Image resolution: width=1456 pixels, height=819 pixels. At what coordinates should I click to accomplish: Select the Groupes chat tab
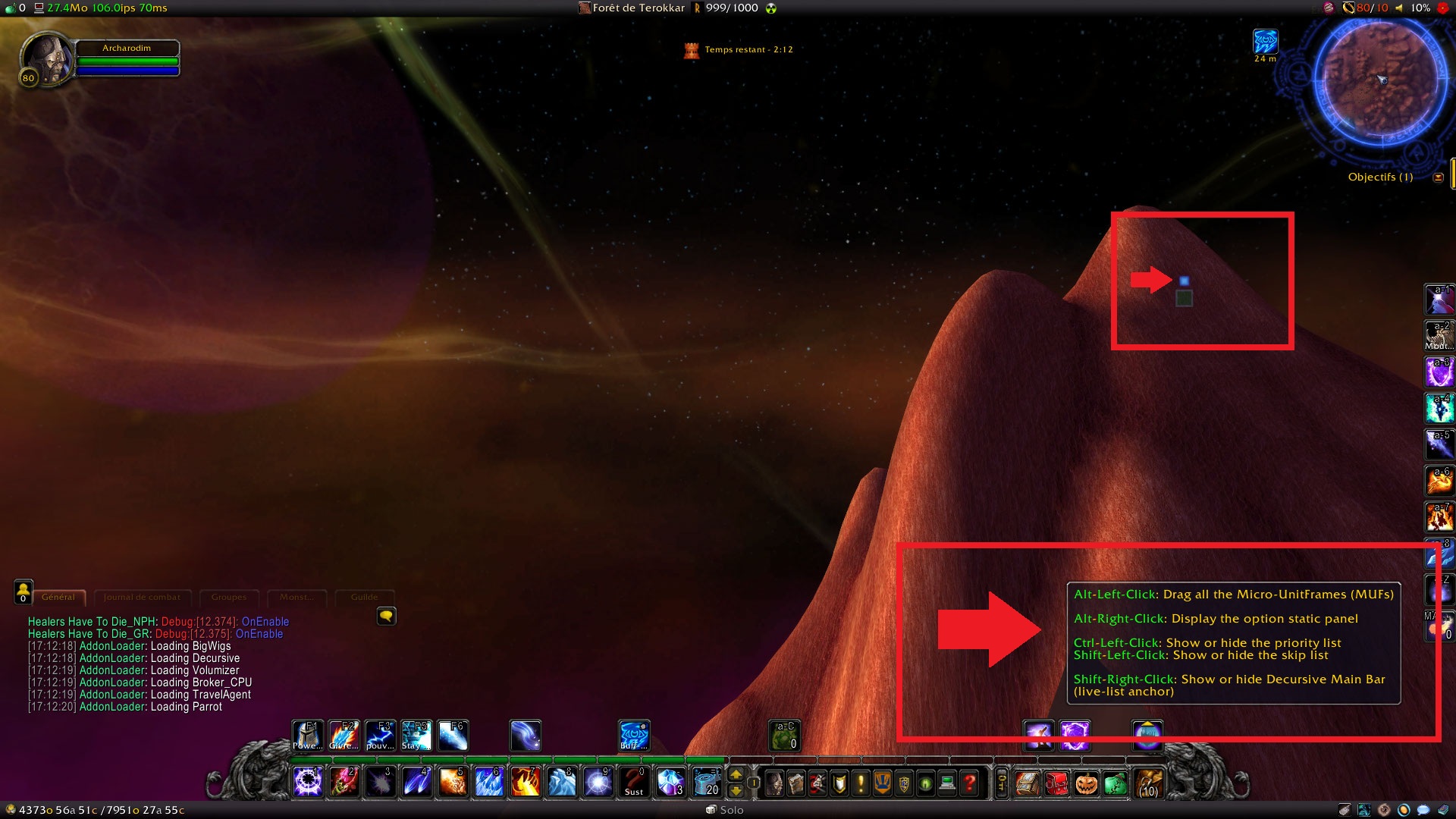pos(228,598)
